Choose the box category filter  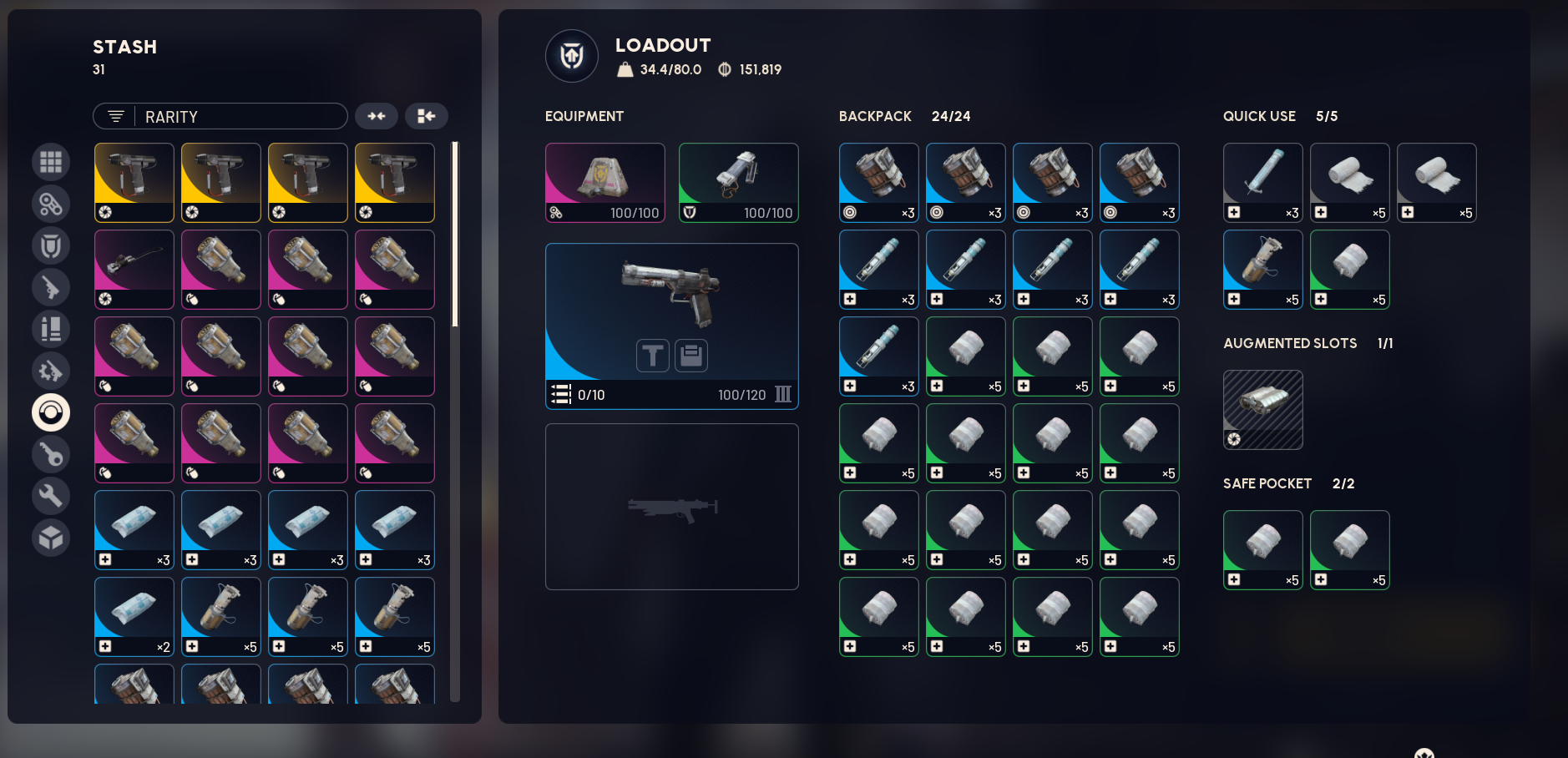51,538
